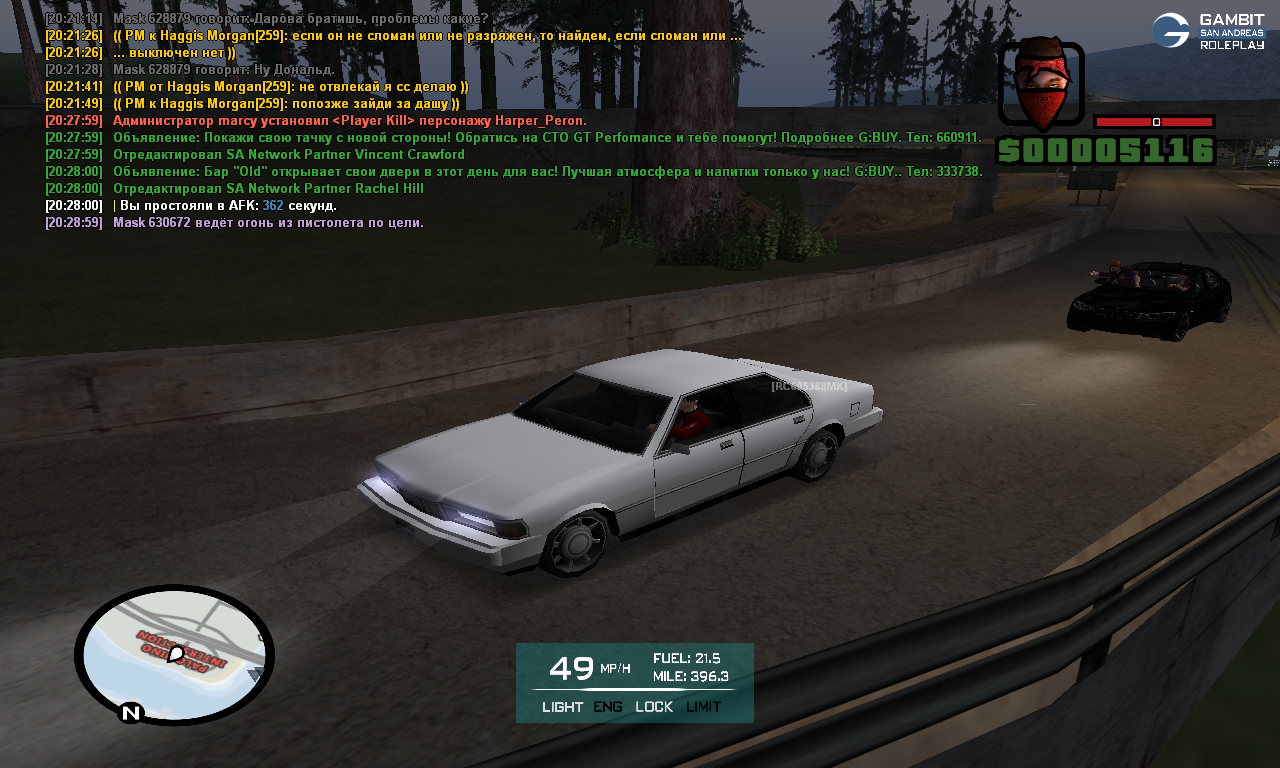Toggle the LIMIT speed limiter indicator
Image resolution: width=1280 pixels, height=768 pixels.
[x=703, y=707]
